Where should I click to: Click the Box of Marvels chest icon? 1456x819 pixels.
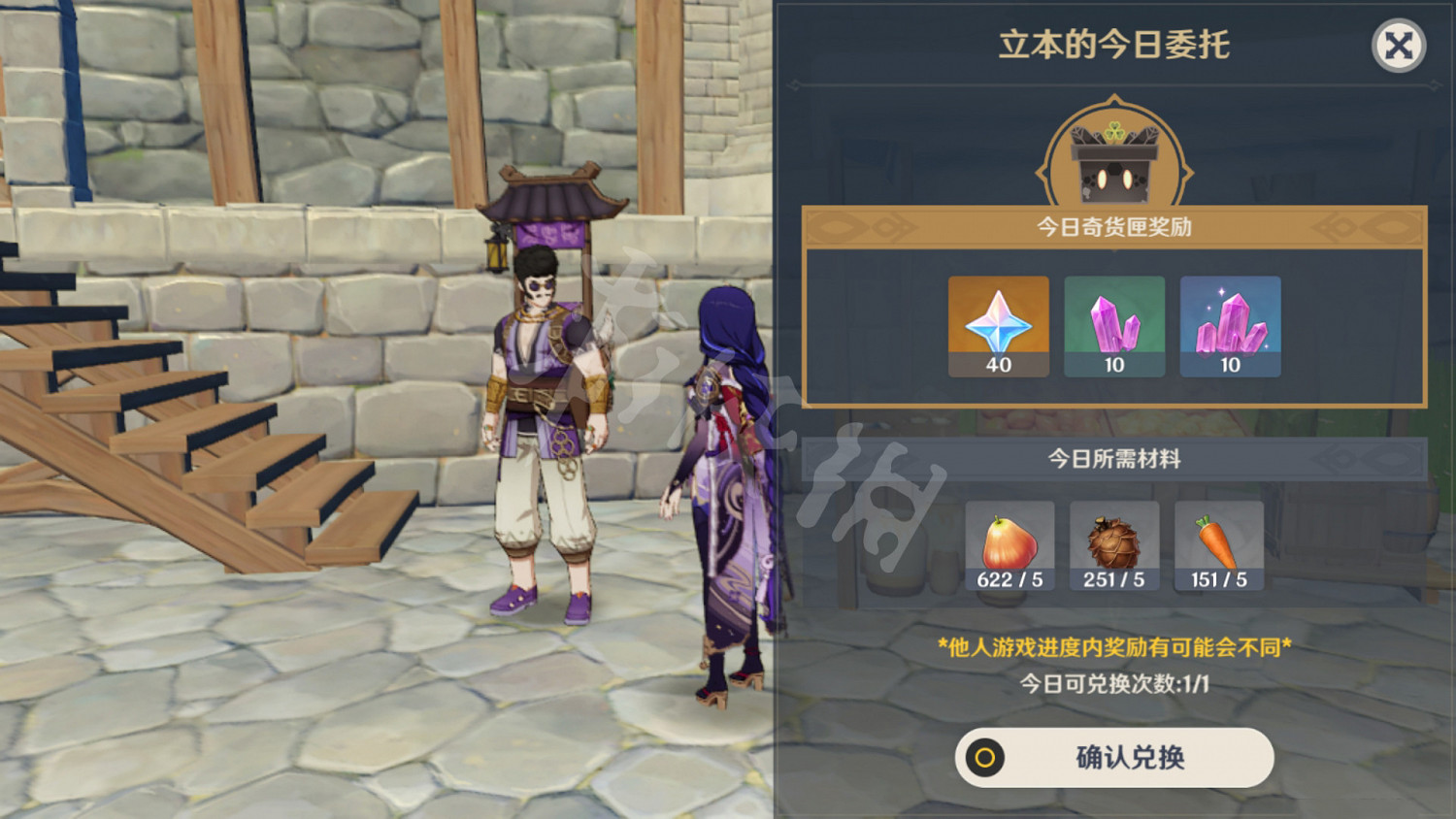click(1114, 153)
